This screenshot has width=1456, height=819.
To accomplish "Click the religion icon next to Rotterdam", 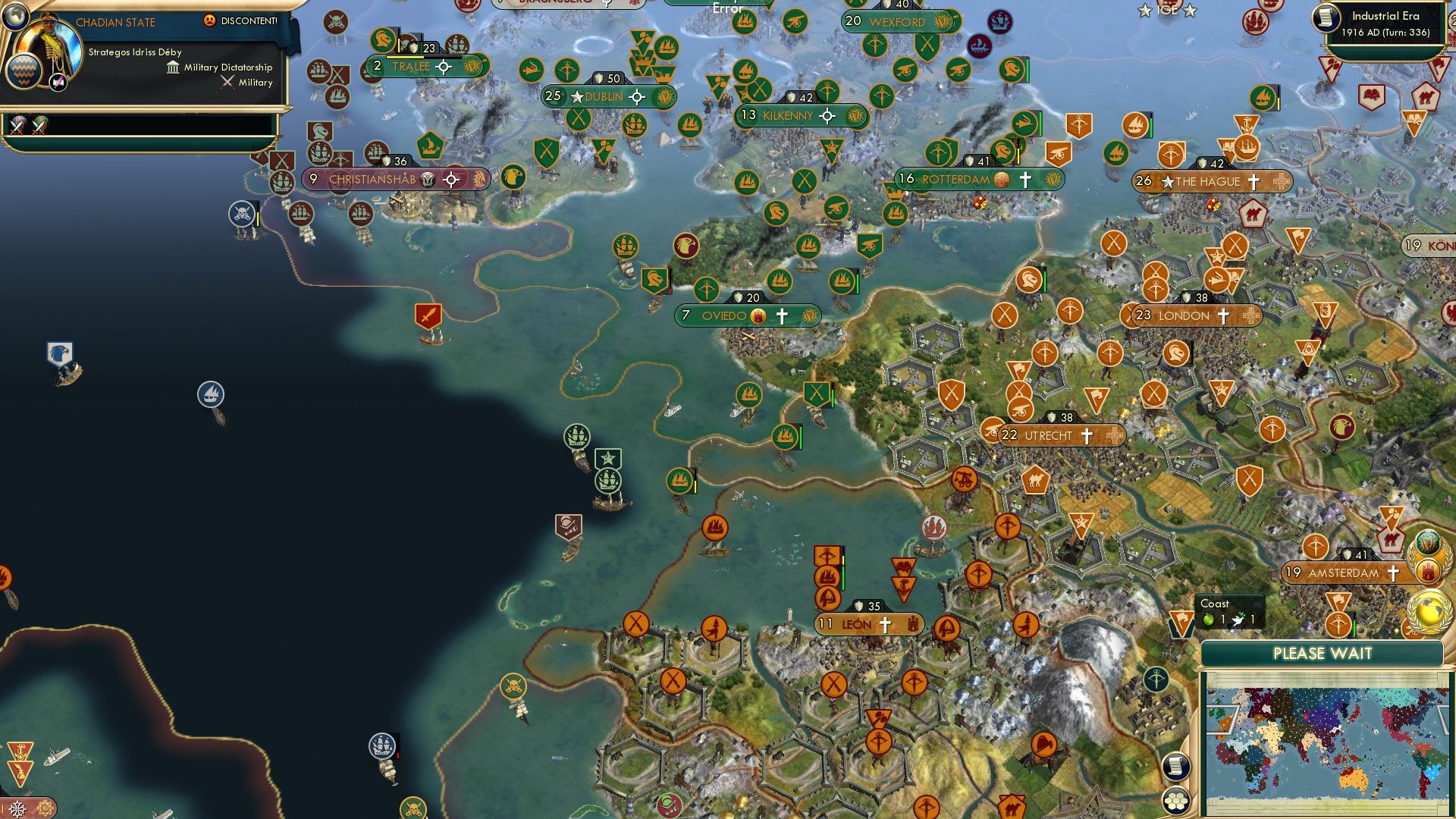I will [x=1024, y=180].
